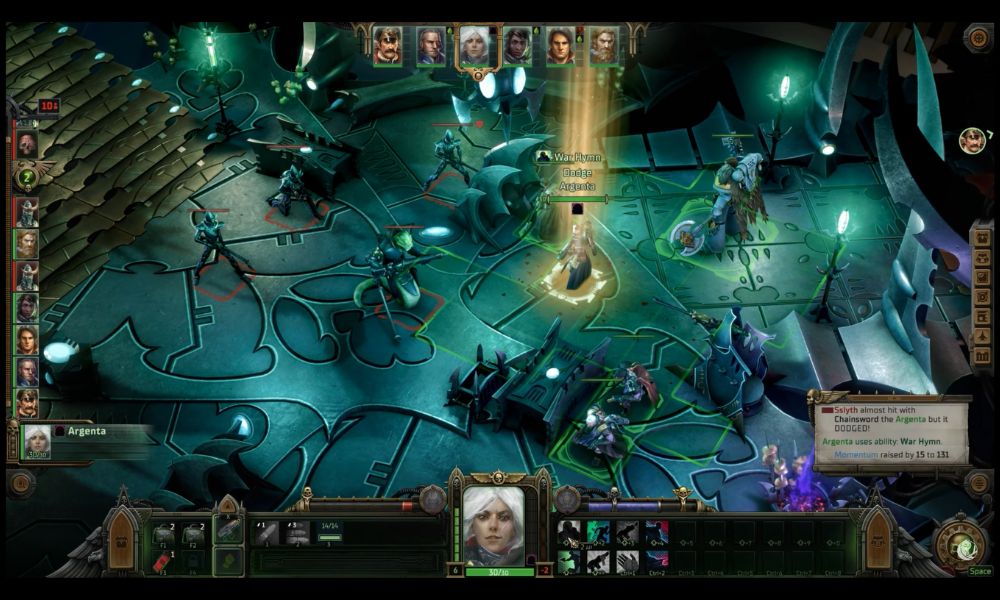This screenshot has height=600, width=1000.
Task: Choose the dark-haired green-robed party portrait
Action: (x=517, y=45)
